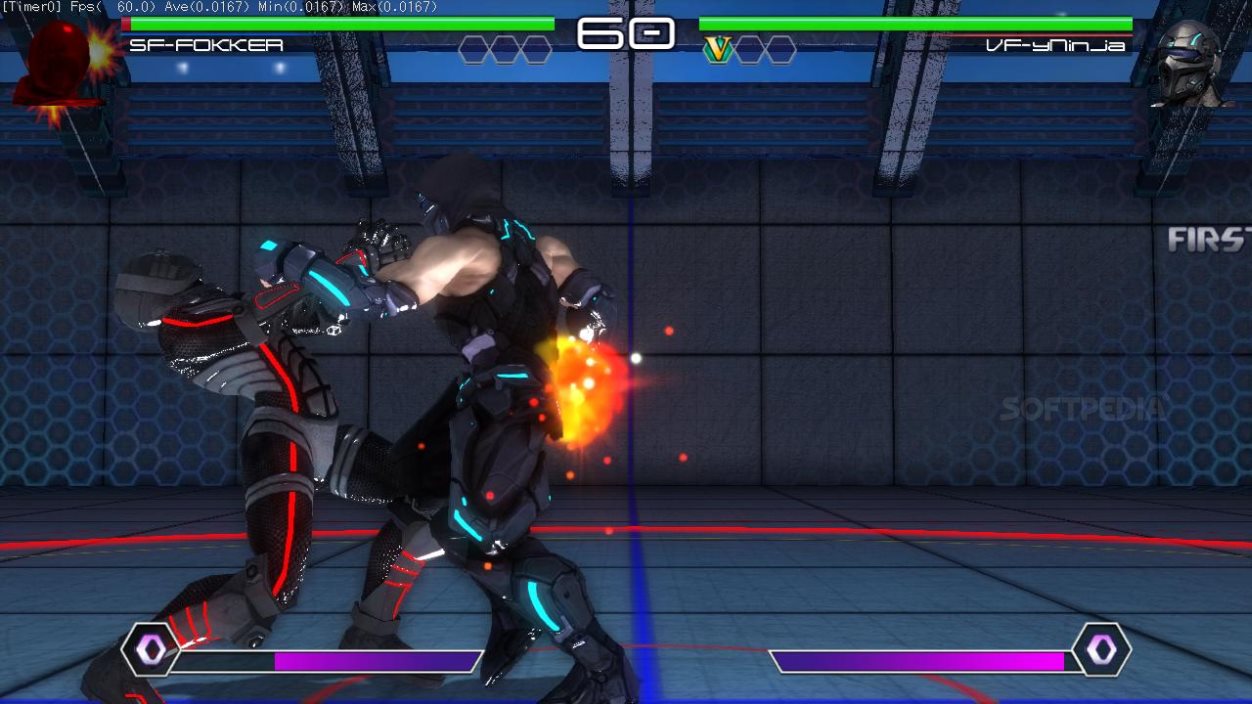Click VF-yNinja's purple hexagon gauge emblem
The image size is (1252, 704).
click(1101, 651)
